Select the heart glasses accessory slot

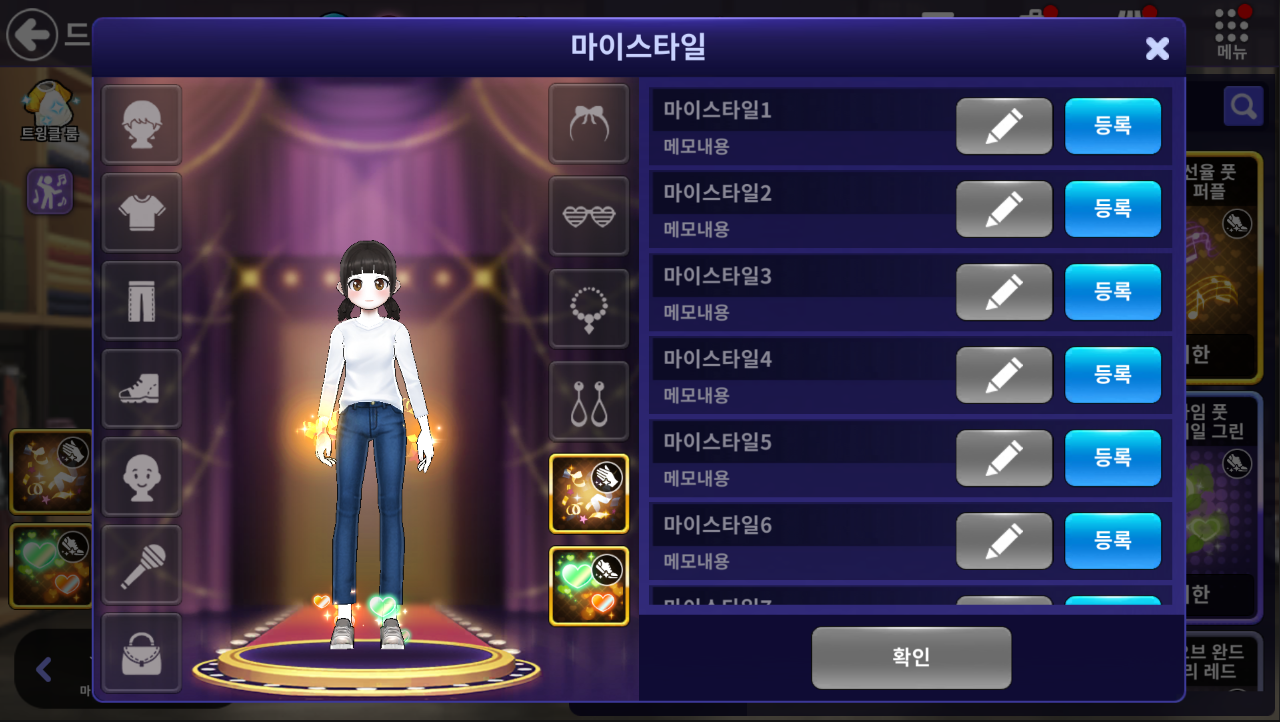(x=589, y=216)
